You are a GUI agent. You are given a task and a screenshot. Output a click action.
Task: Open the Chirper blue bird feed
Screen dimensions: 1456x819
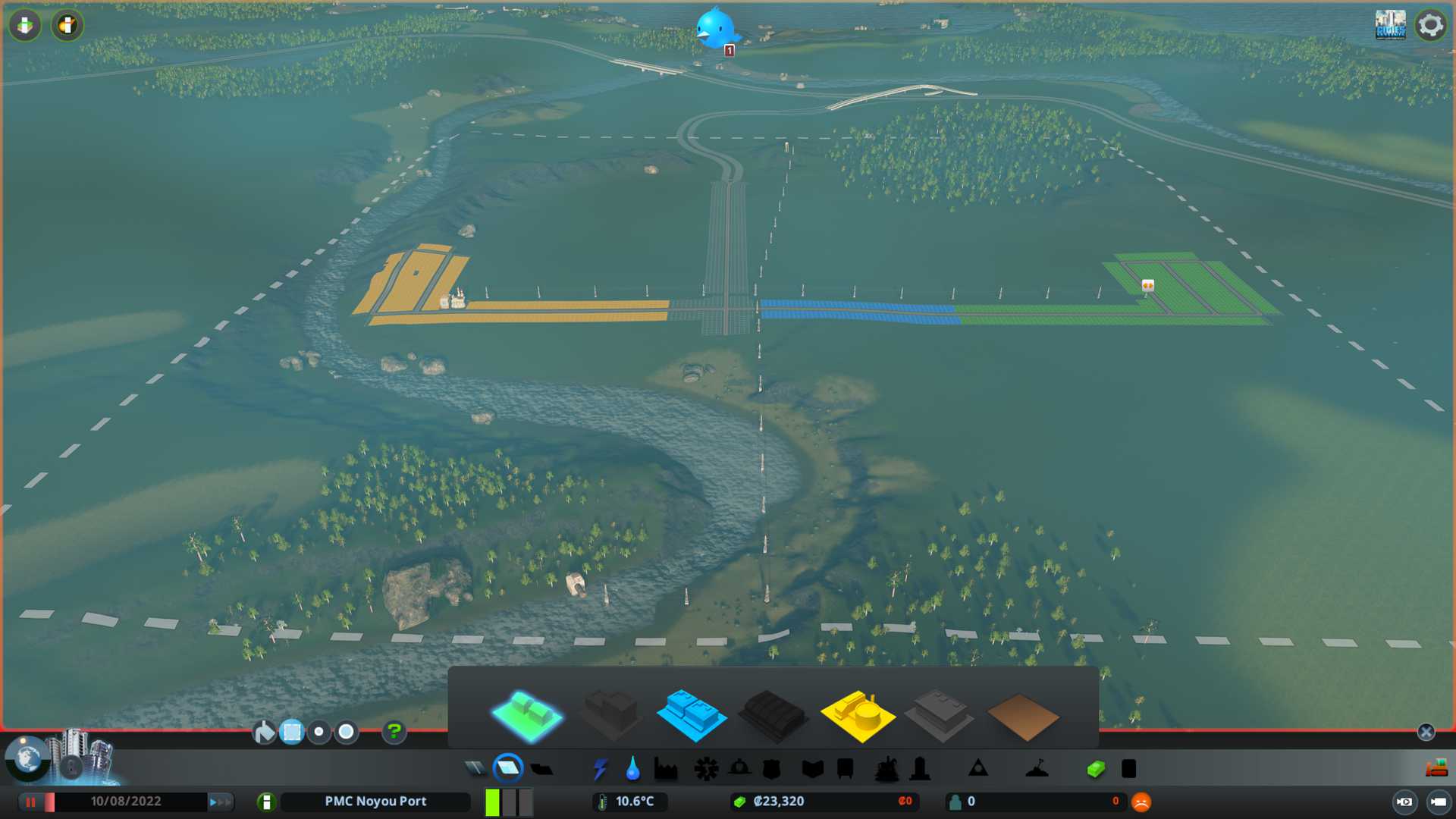point(715,29)
